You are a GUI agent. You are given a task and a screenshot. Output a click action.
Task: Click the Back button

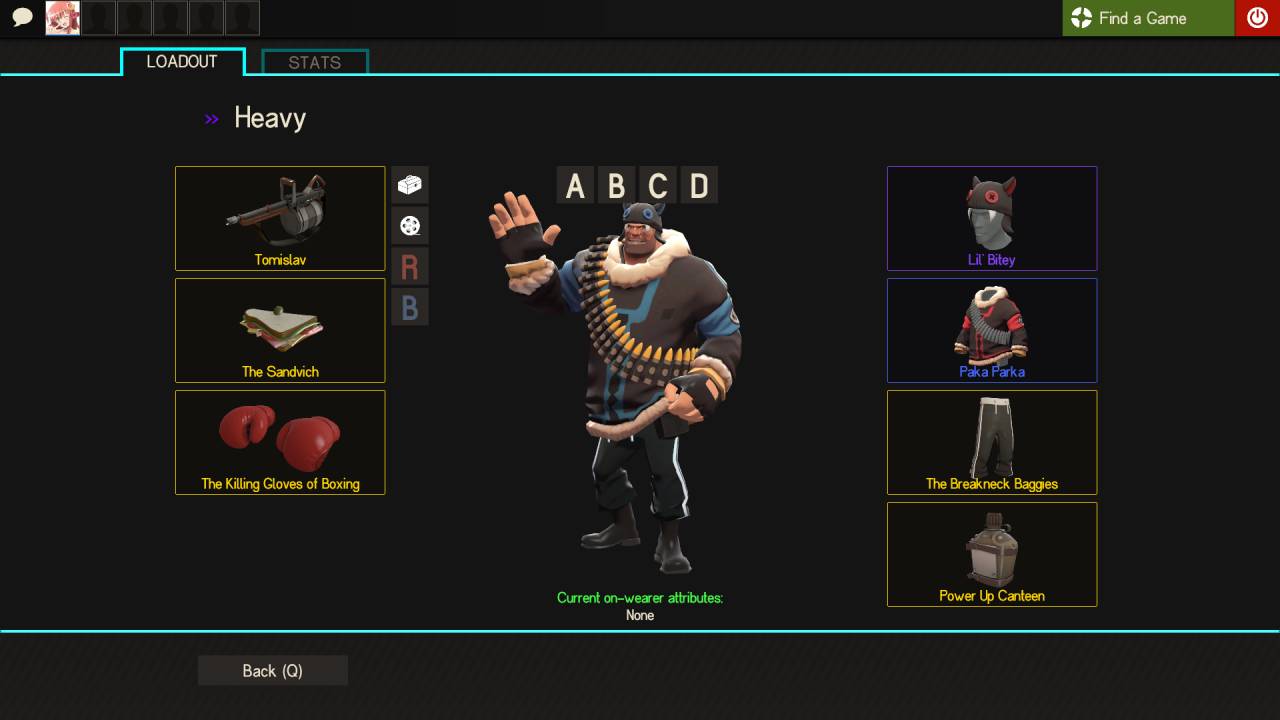click(x=272, y=671)
